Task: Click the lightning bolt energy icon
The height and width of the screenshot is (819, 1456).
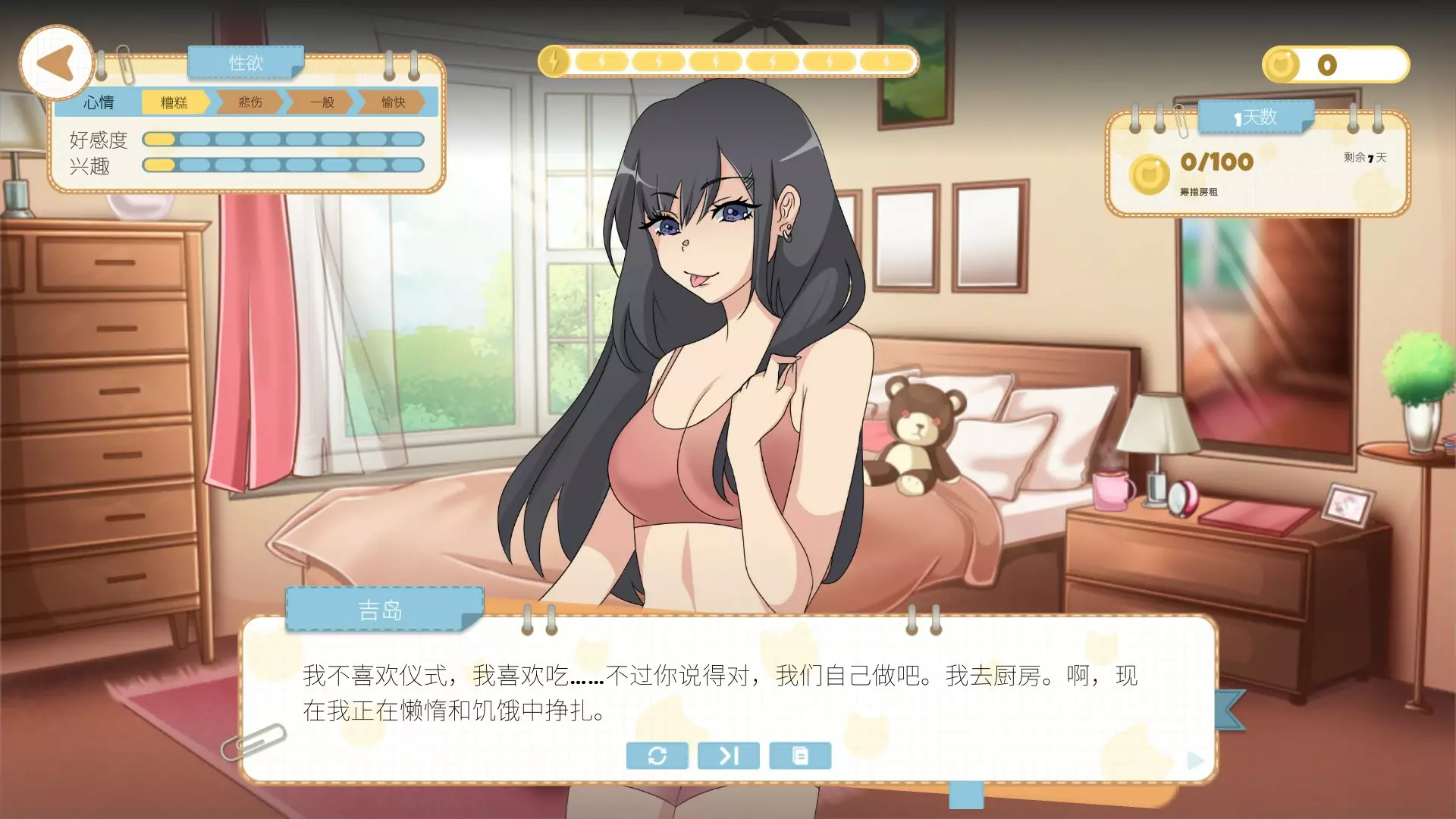Action: pyautogui.click(x=554, y=61)
